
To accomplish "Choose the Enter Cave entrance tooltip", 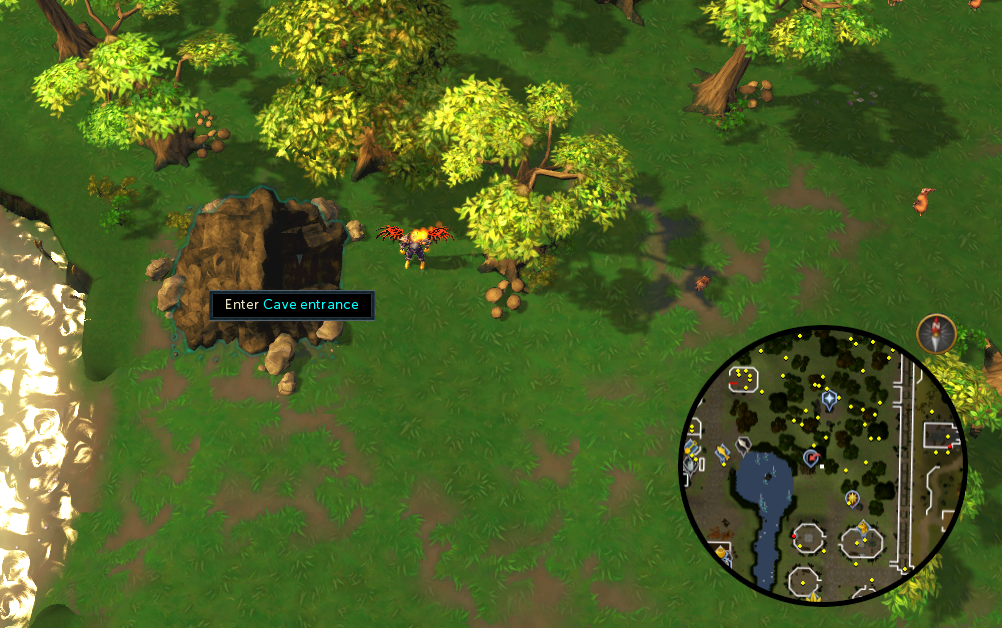I will tap(292, 305).
